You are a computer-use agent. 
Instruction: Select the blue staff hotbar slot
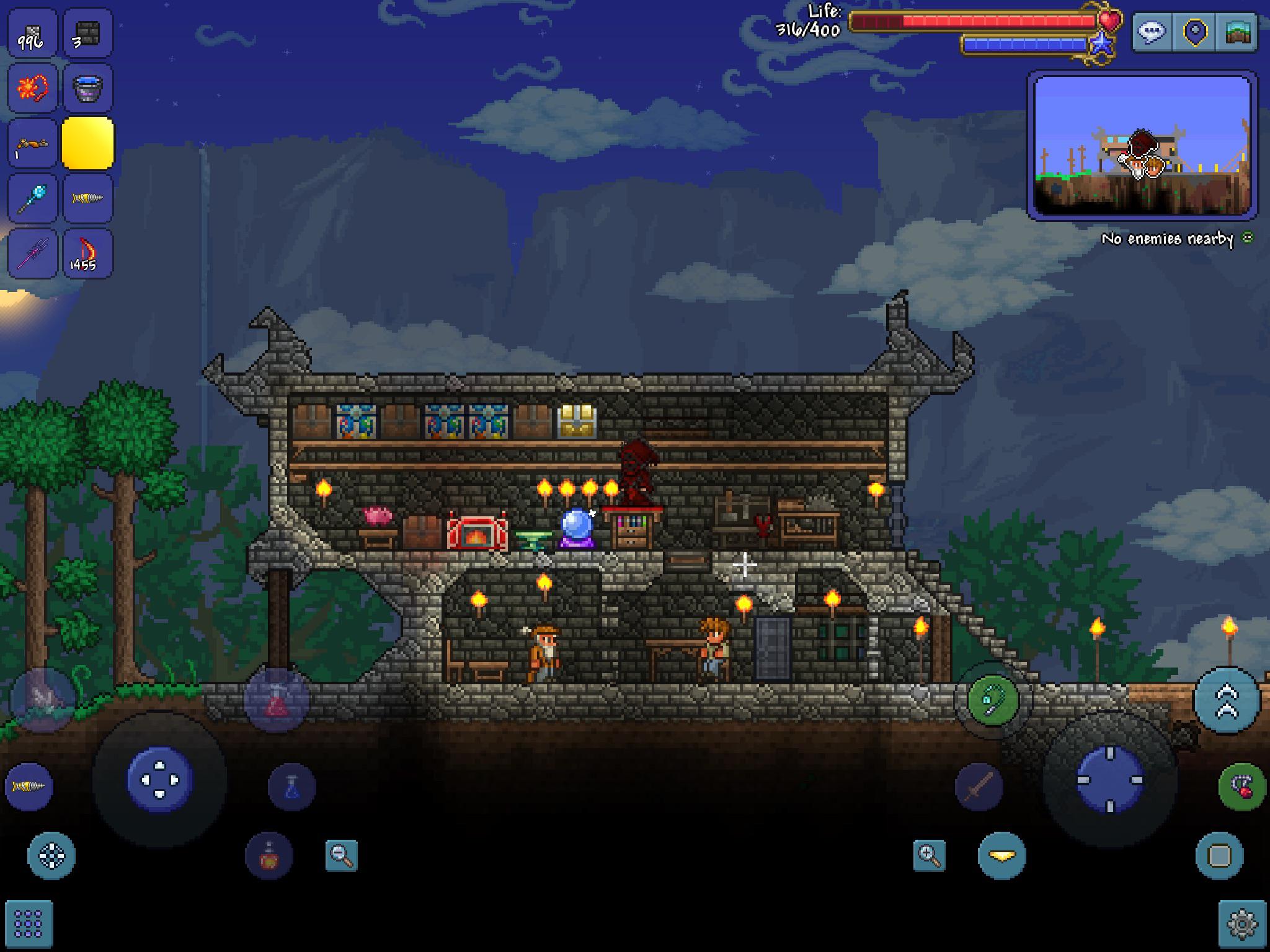click(x=32, y=198)
